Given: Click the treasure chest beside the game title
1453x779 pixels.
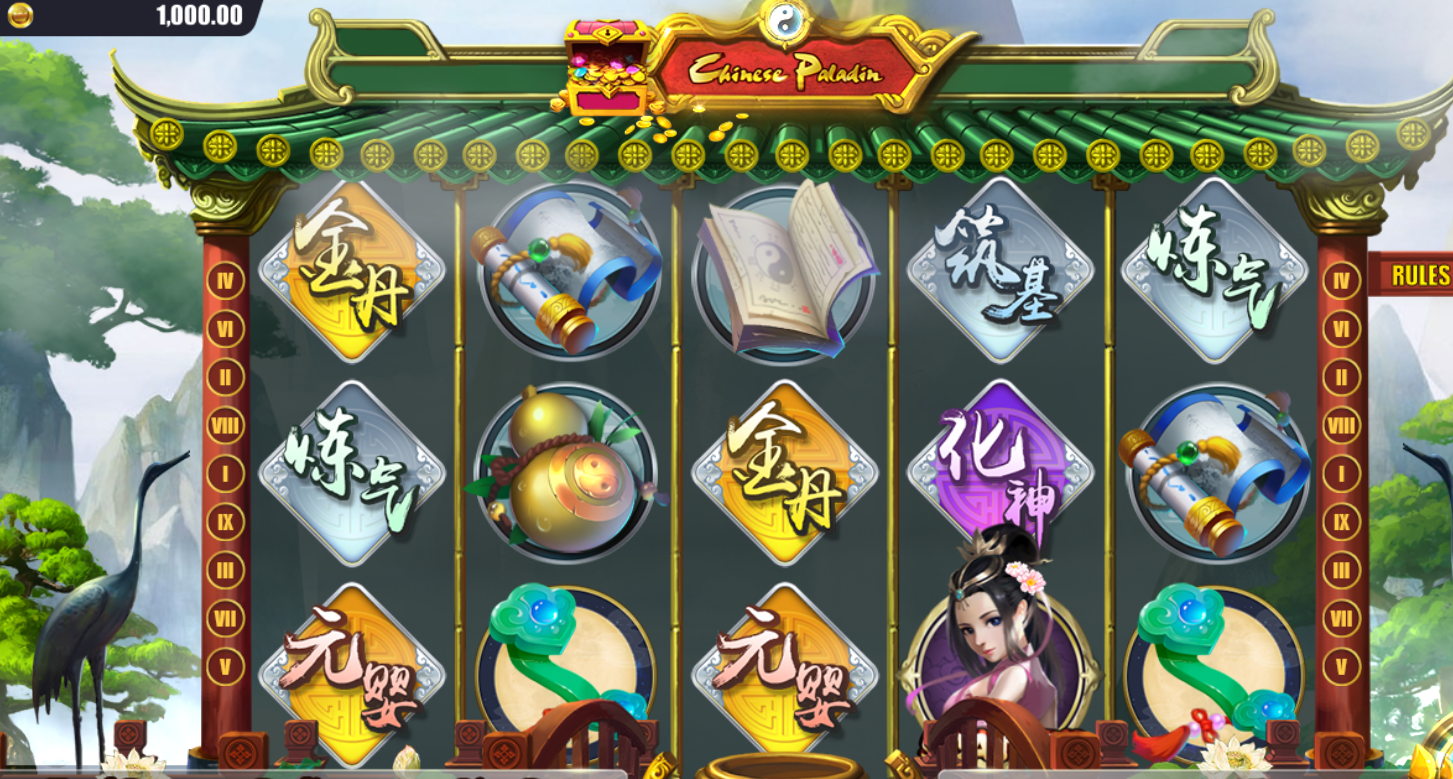Looking at the screenshot, I should coord(605,68).
